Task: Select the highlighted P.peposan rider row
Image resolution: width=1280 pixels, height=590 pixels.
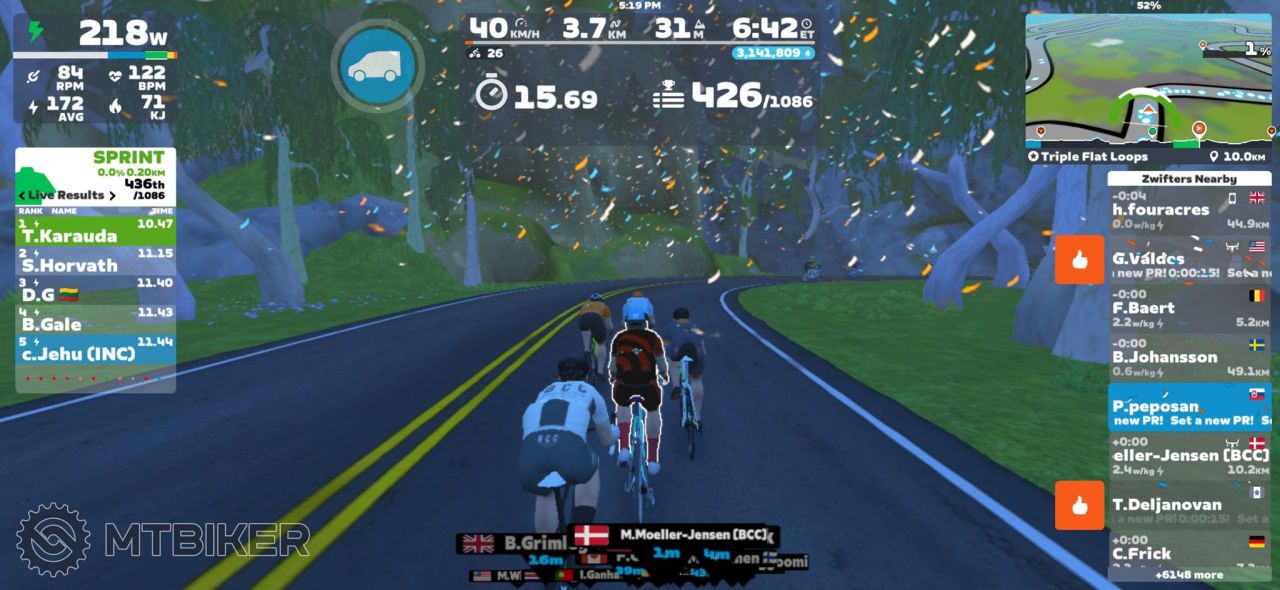Action: [x=1188, y=407]
